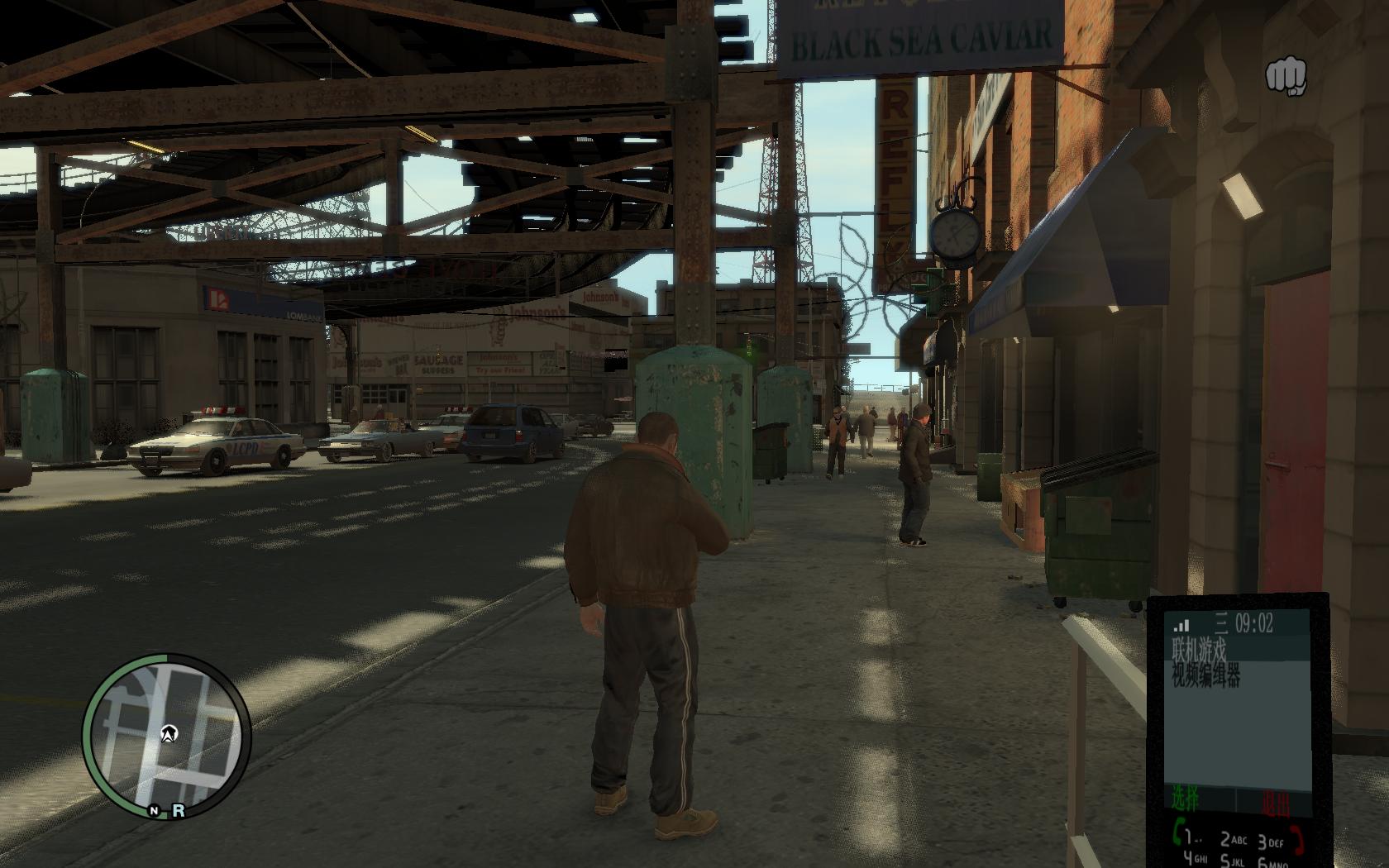Click the R marker on the radar edge

(178, 811)
